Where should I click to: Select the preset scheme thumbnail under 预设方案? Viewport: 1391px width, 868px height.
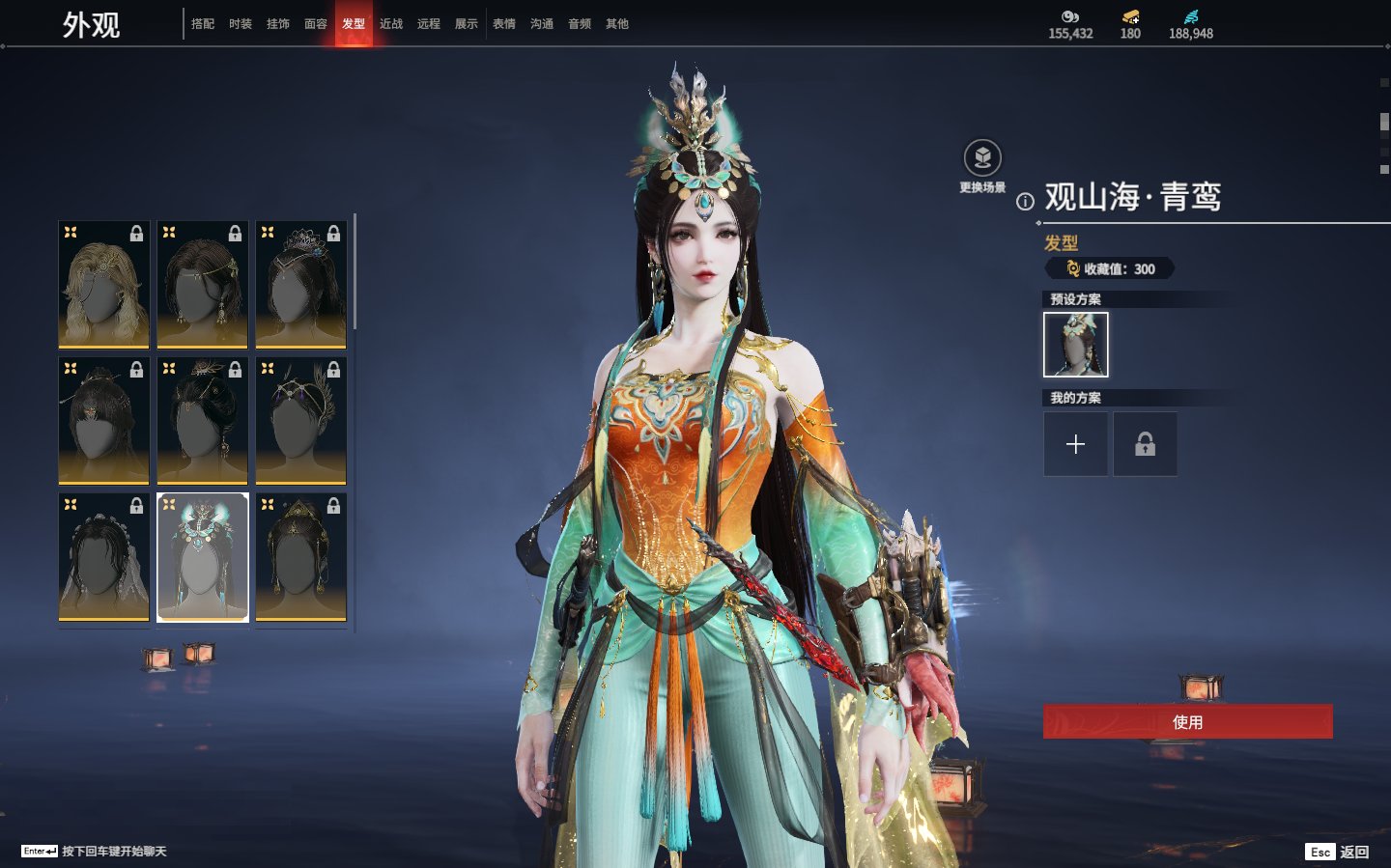1076,345
